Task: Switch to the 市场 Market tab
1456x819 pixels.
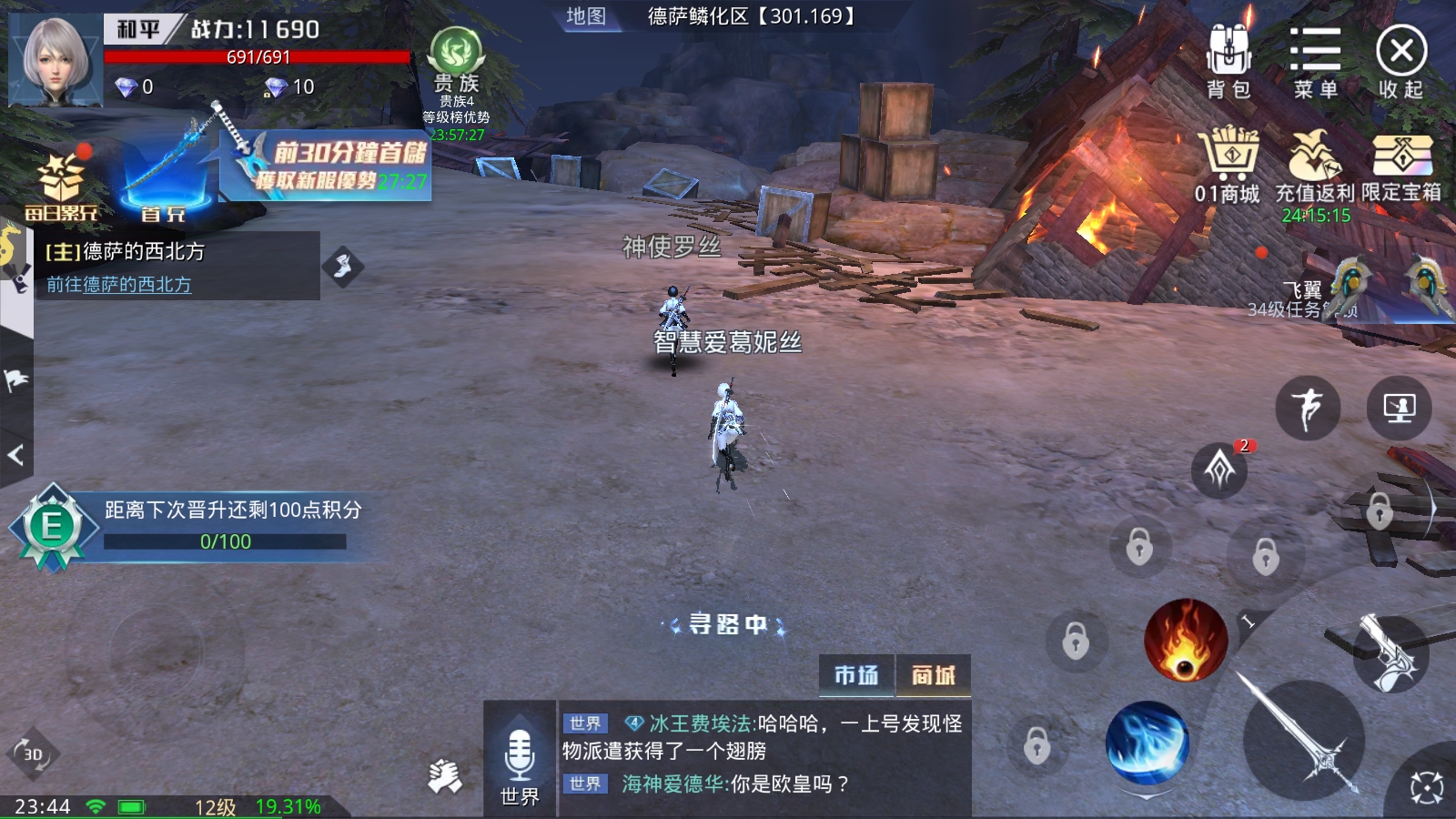Action: (856, 673)
